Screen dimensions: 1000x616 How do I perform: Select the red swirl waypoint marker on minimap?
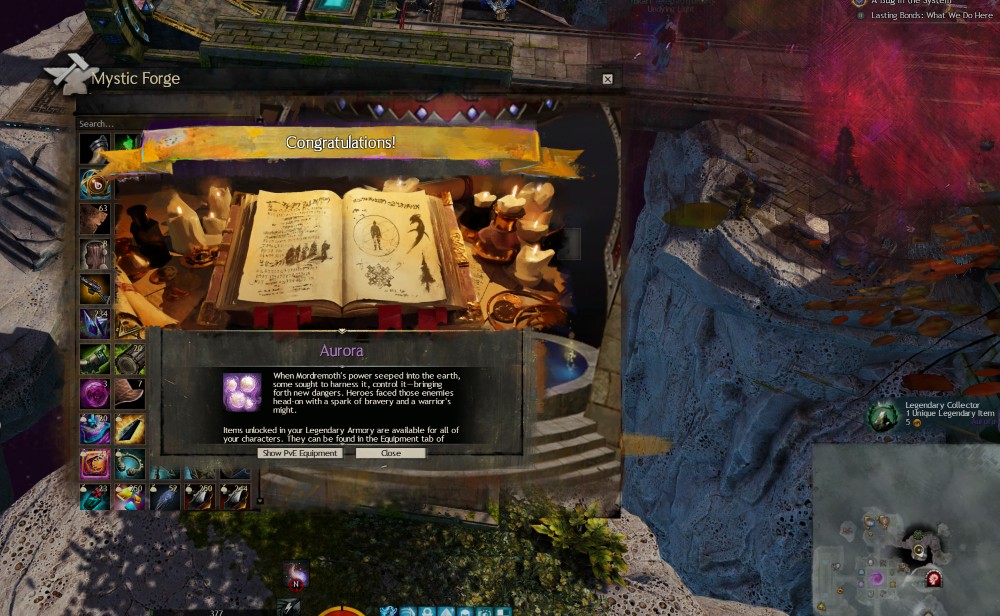pyautogui.click(x=933, y=578)
